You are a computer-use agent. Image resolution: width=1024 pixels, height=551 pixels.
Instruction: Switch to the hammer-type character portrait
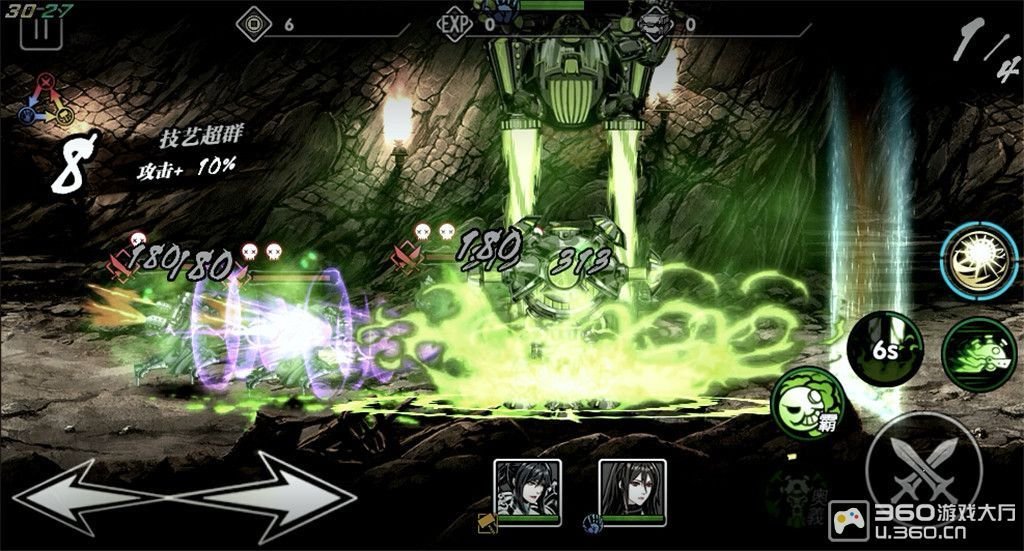point(527,491)
